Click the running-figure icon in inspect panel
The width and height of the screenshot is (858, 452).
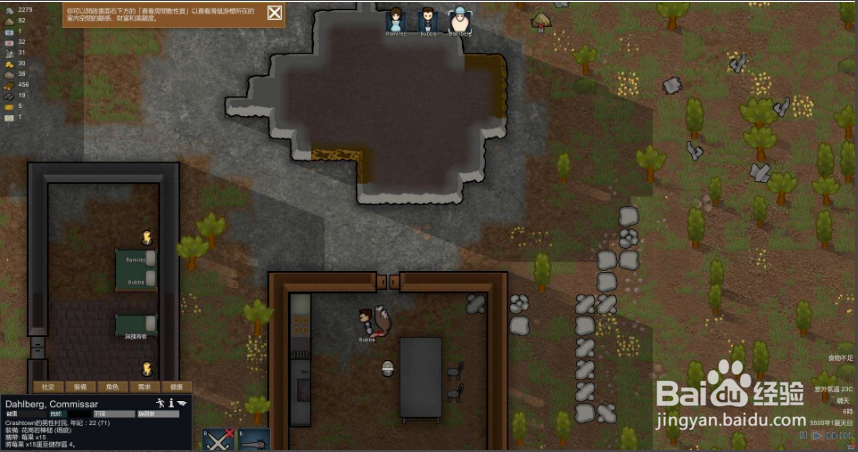pyautogui.click(x=159, y=402)
